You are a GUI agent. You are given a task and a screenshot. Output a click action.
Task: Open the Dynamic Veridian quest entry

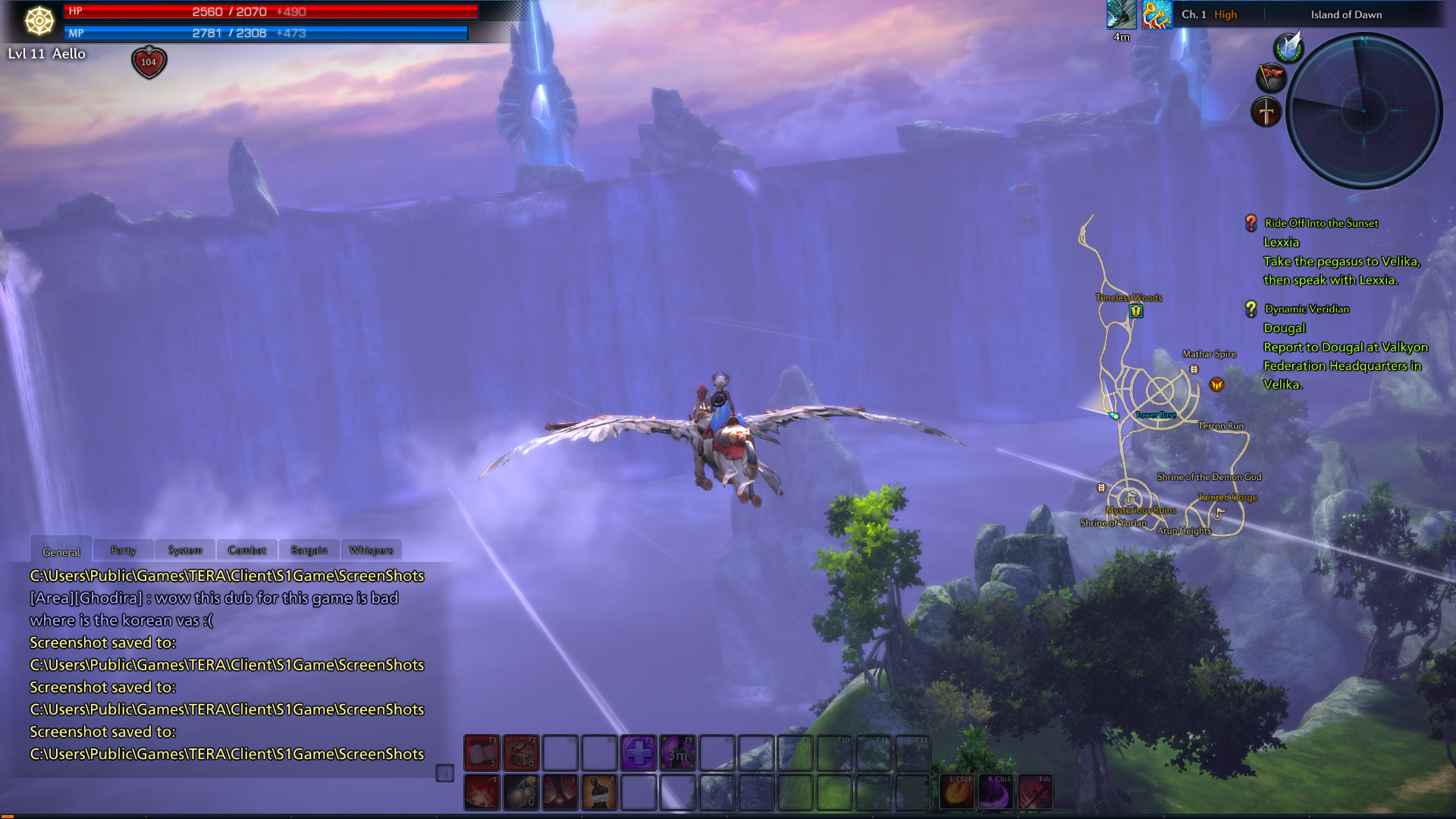click(1307, 309)
